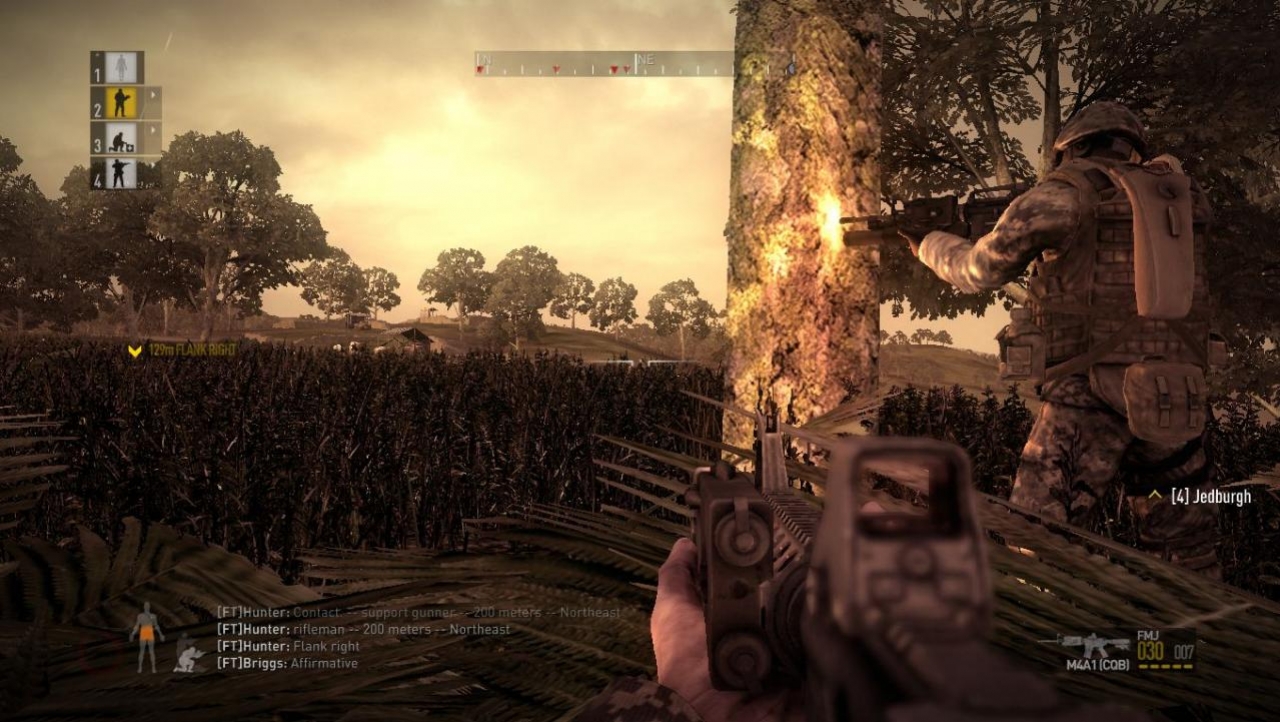Click the red enemy marker on the compass

614,69
